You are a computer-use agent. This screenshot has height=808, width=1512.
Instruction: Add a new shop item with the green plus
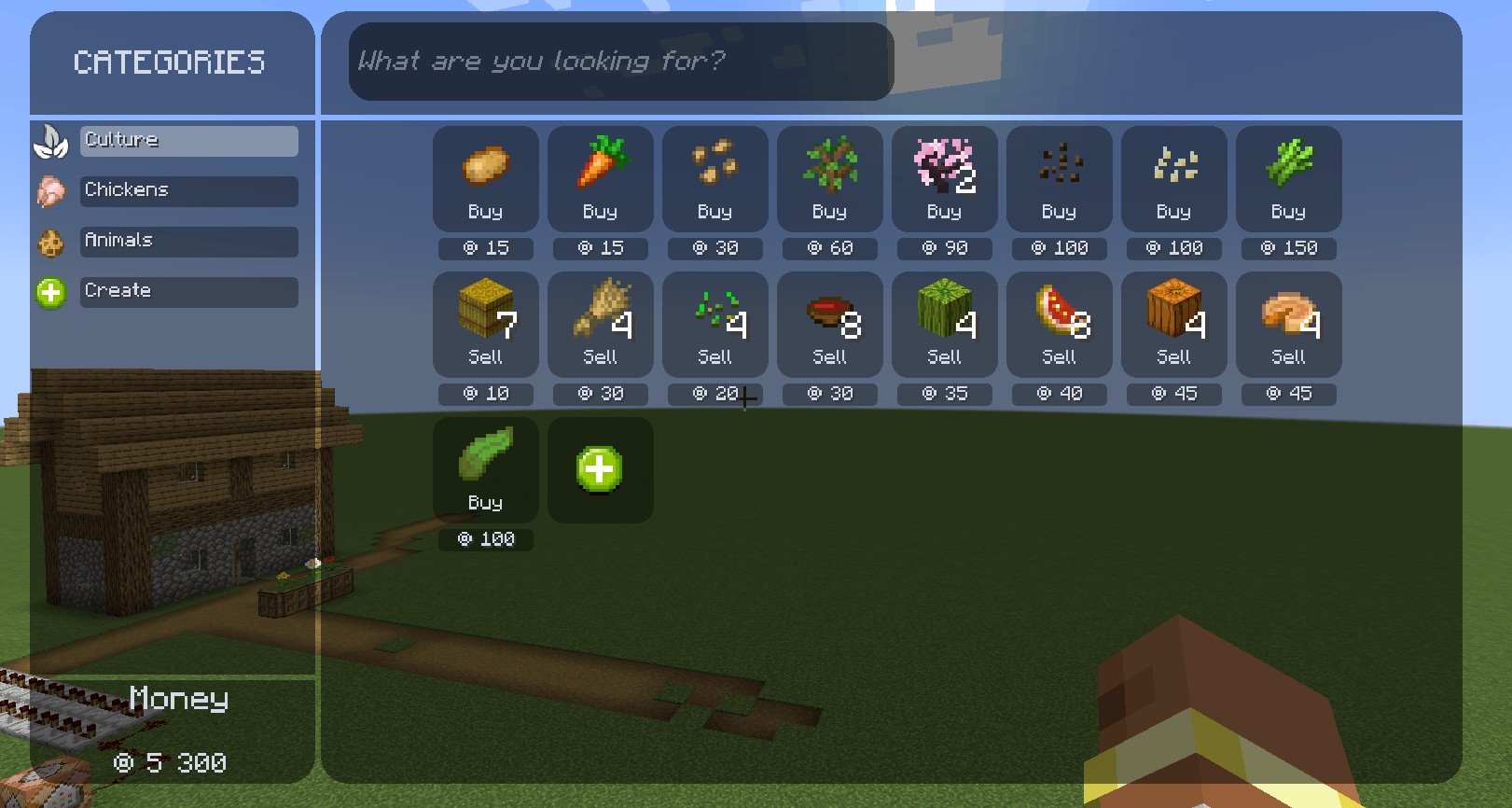click(x=600, y=469)
